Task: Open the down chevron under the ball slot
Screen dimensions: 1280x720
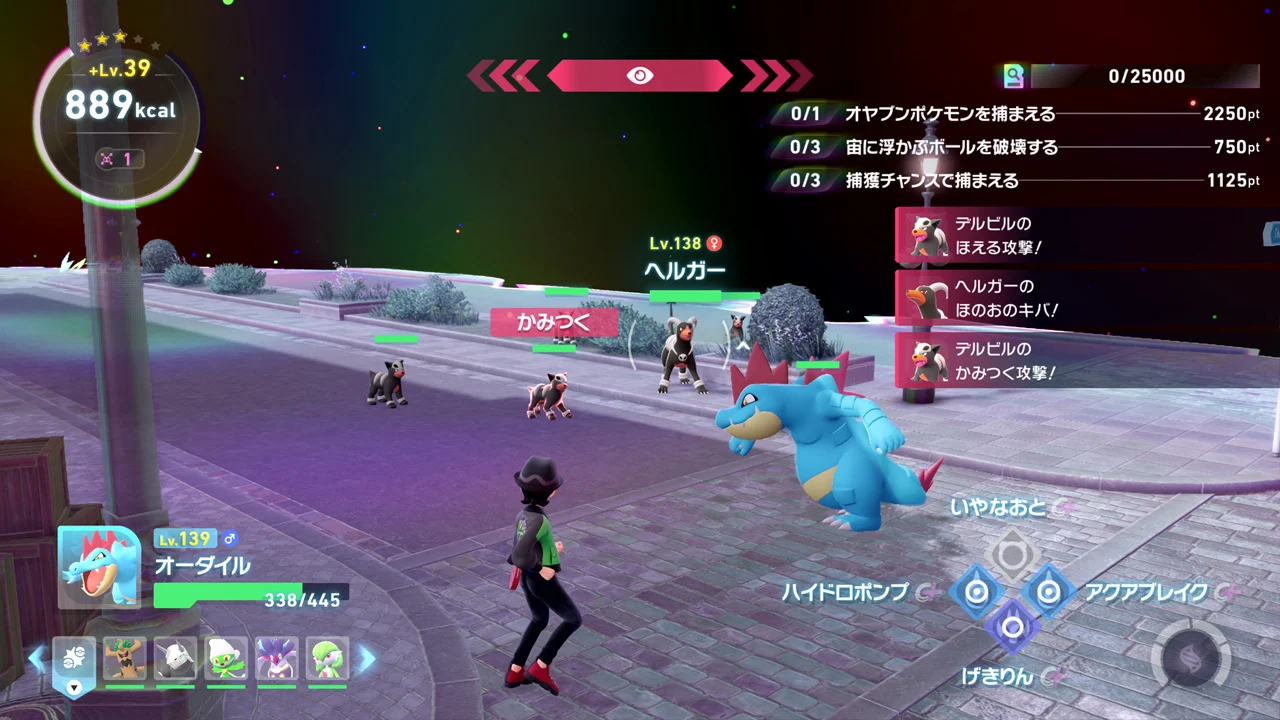Action: tap(75, 686)
